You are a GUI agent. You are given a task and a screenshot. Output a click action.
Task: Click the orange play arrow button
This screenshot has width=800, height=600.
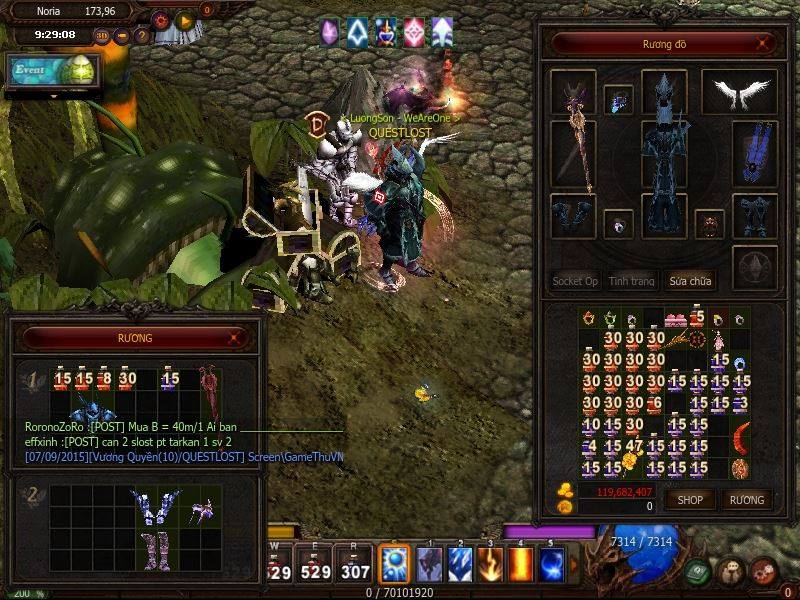[184, 19]
